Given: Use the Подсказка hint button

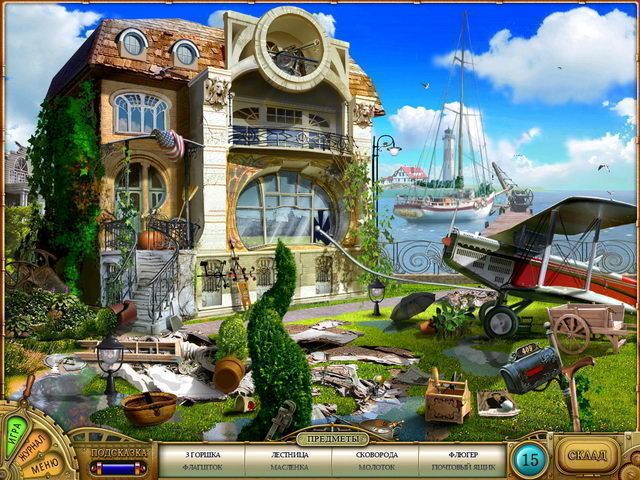Looking at the screenshot, I should (117, 455).
